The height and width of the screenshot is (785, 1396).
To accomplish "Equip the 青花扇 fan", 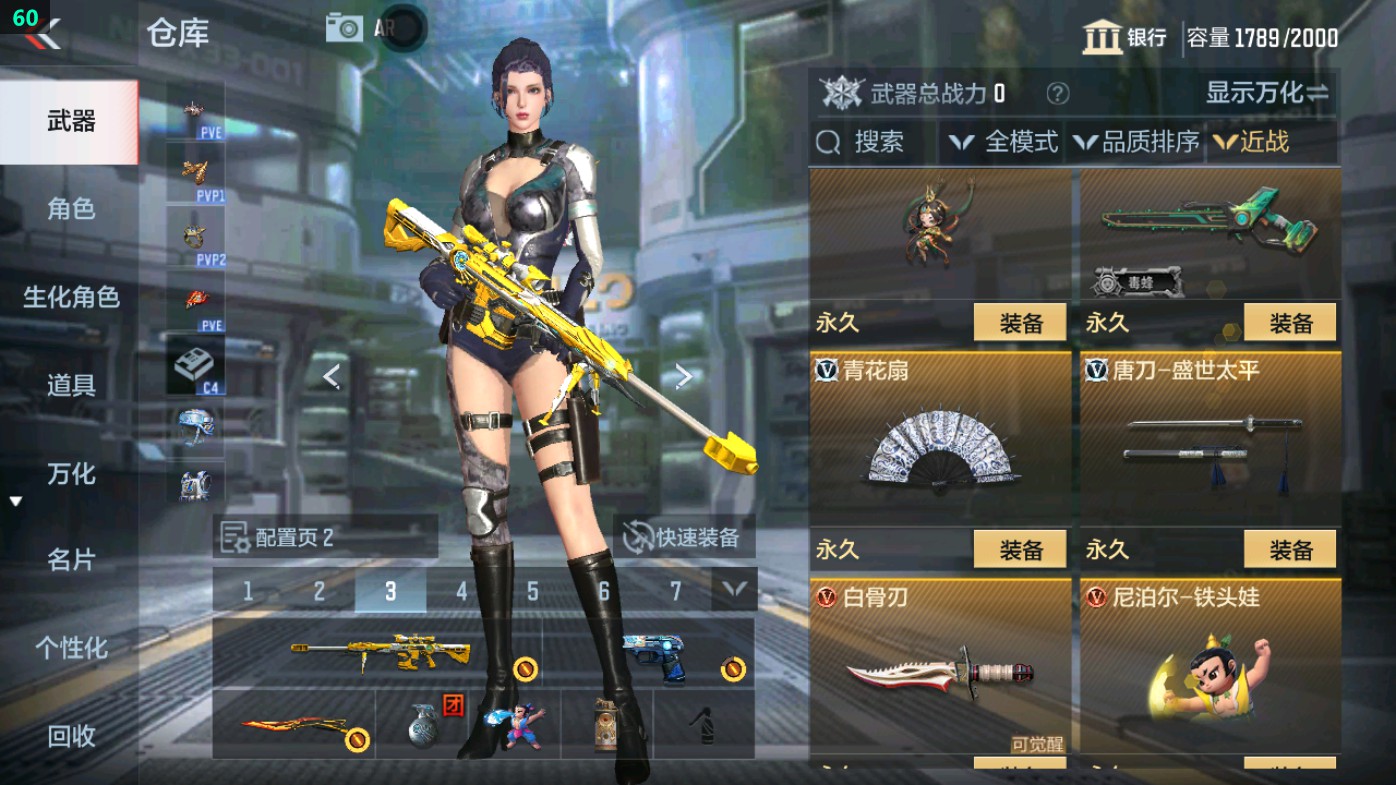I will [x=1018, y=549].
